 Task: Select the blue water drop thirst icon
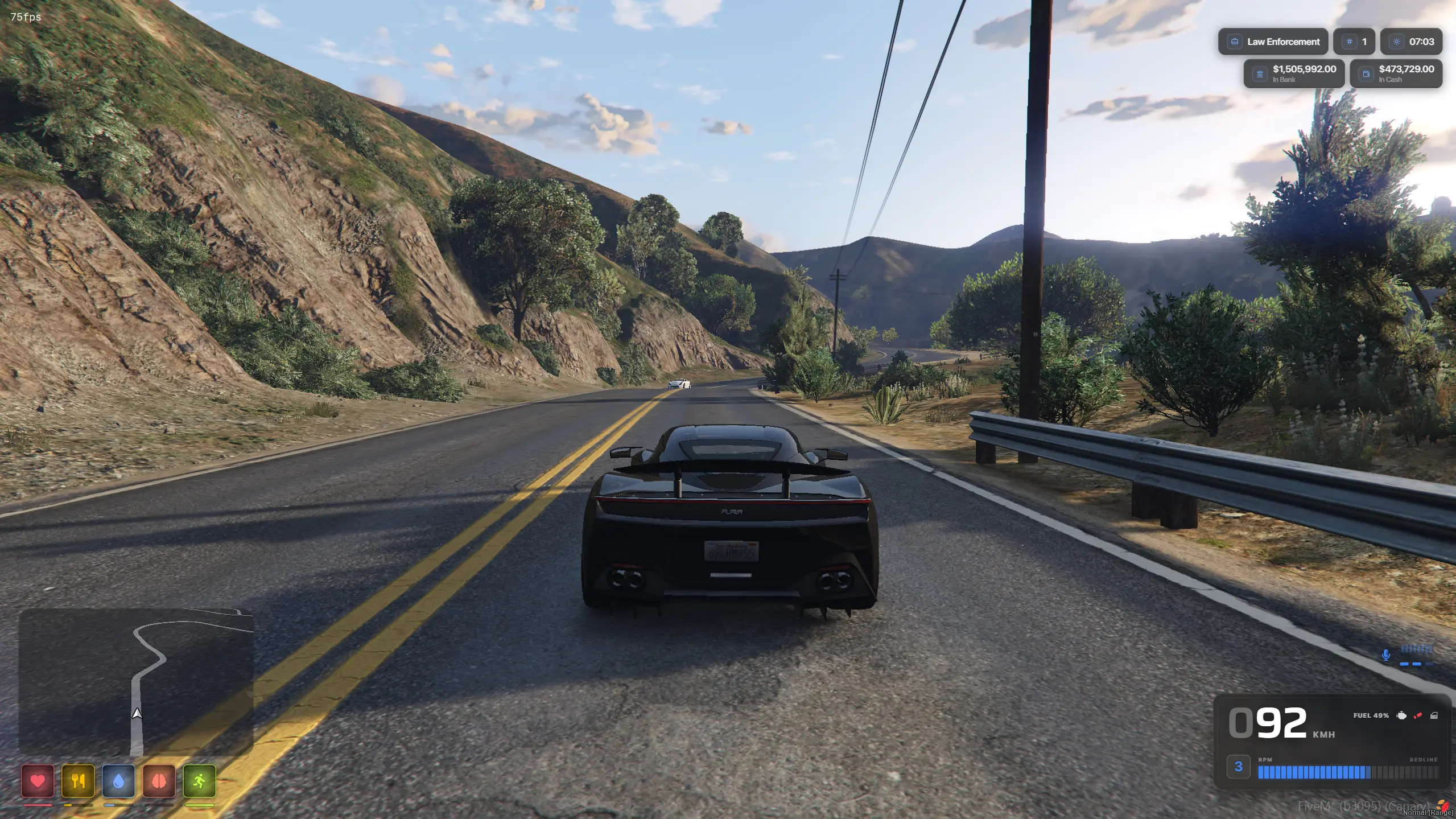(x=118, y=781)
